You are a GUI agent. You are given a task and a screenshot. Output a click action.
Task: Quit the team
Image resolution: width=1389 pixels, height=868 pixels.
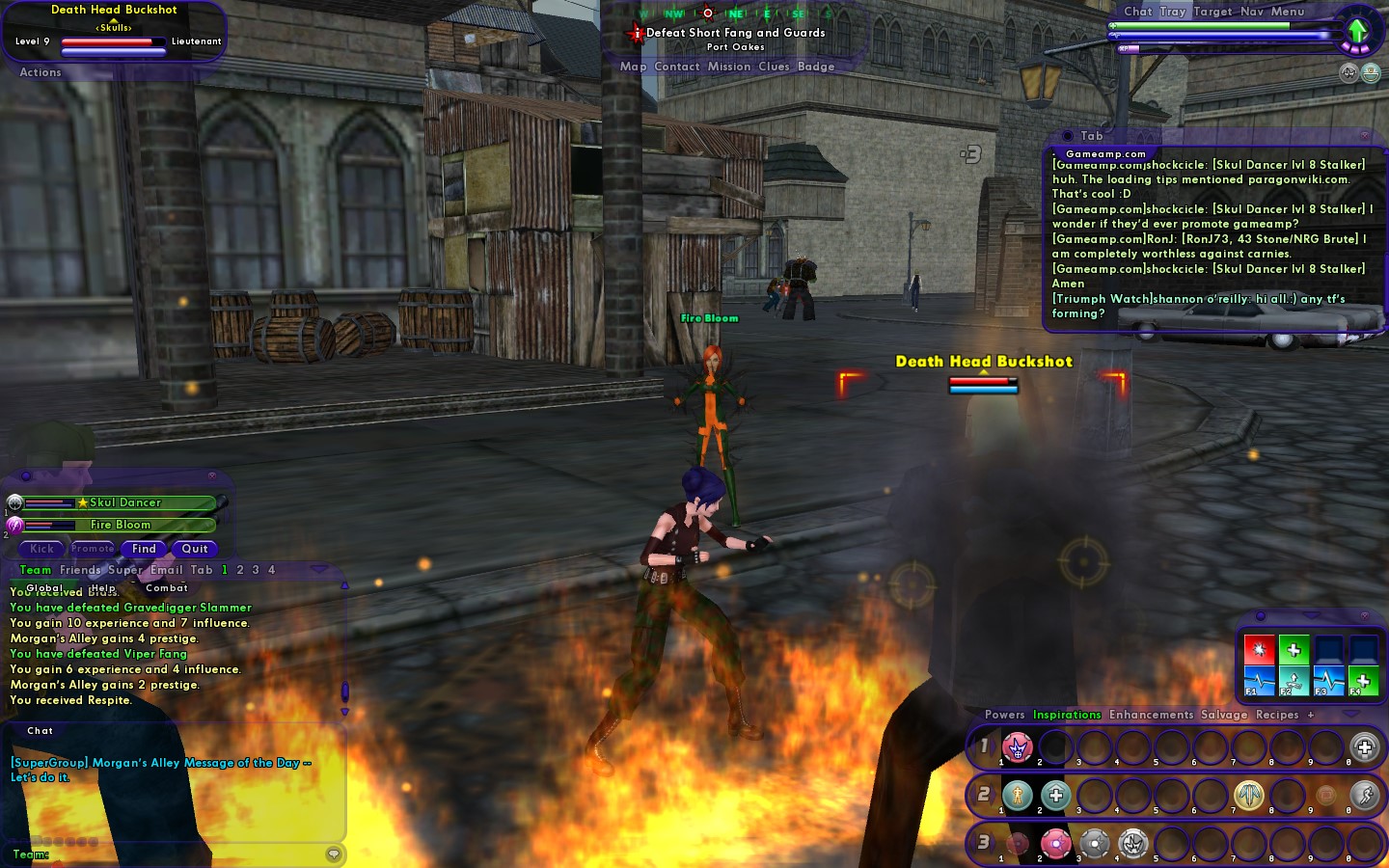195,549
